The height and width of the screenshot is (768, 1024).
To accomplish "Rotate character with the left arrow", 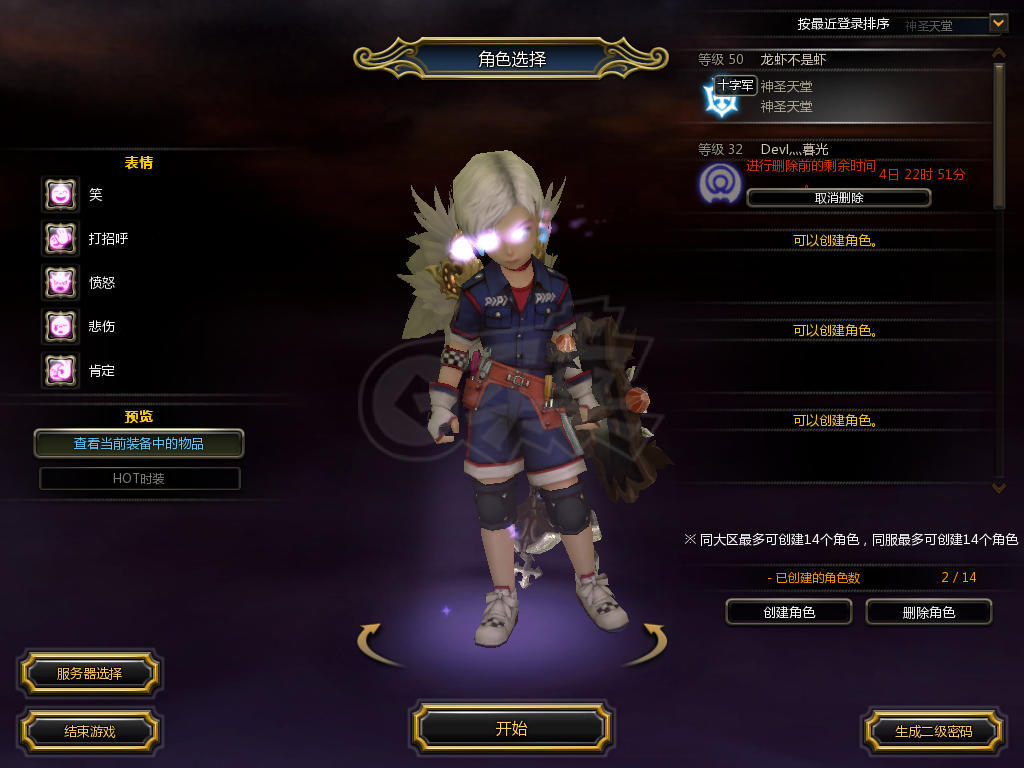I will (x=372, y=640).
